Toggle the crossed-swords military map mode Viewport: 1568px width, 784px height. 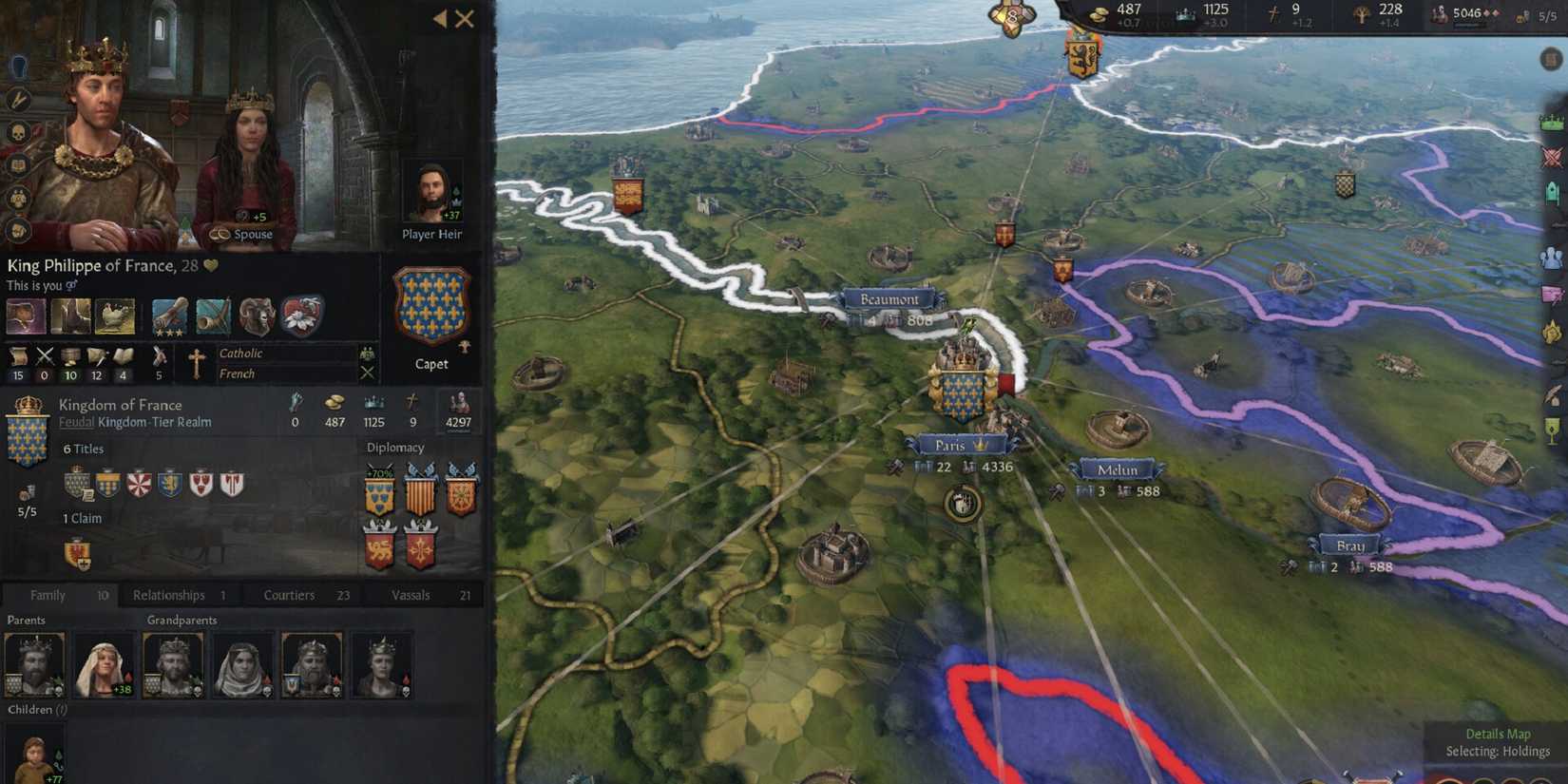1552,155
